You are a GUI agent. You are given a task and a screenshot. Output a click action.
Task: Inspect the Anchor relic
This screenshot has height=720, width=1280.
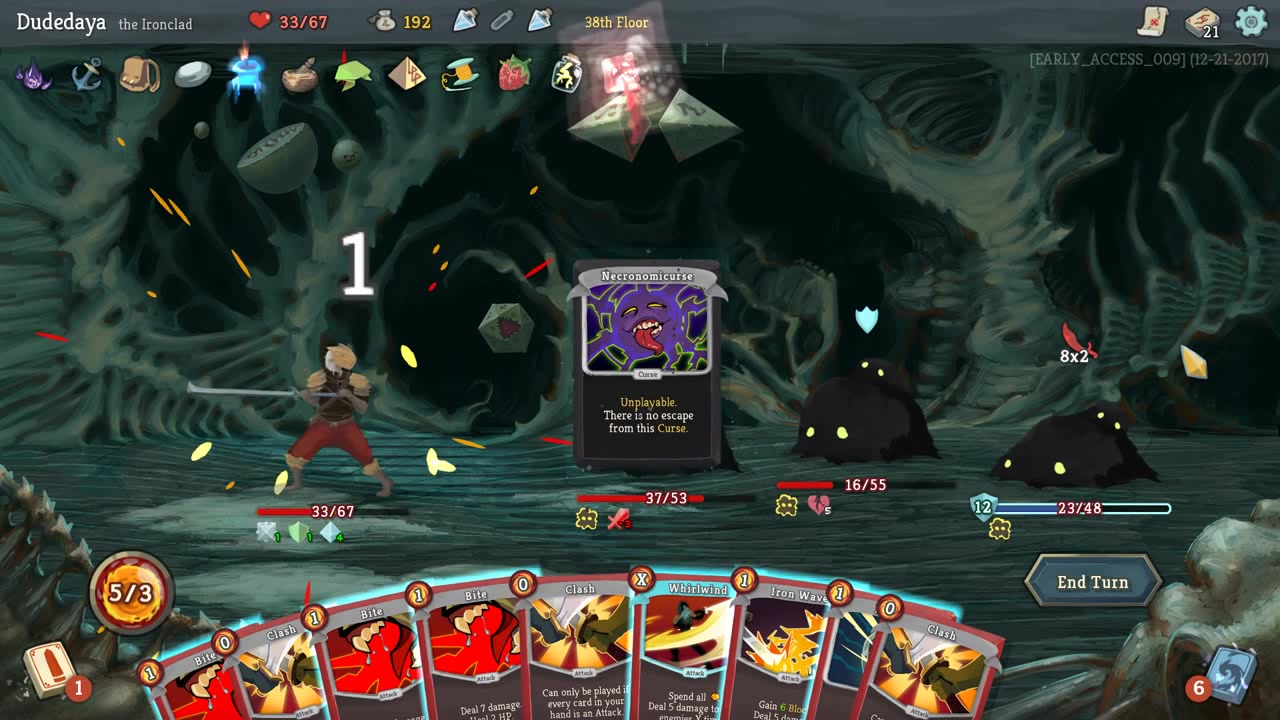click(x=87, y=74)
